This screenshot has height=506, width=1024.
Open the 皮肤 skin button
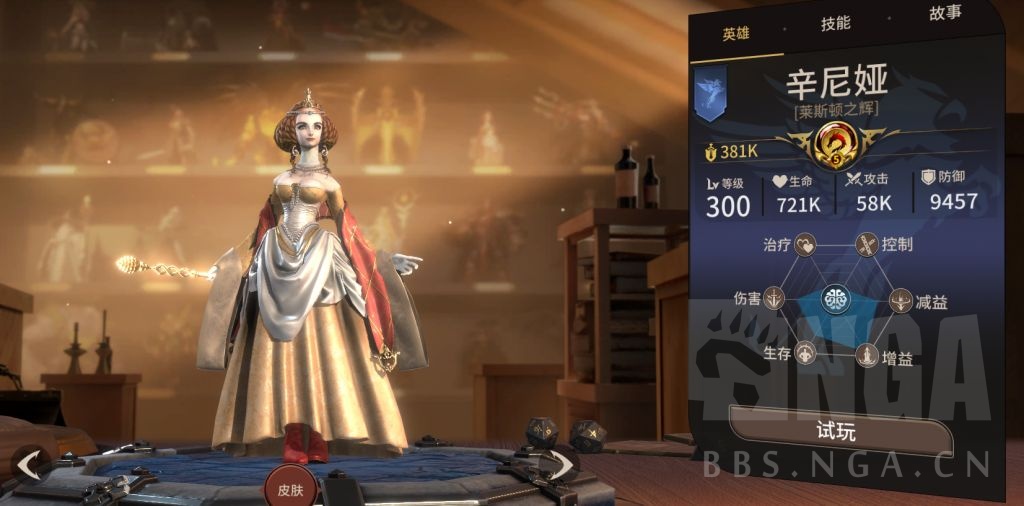pyautogui.click(x=290, y=489)
